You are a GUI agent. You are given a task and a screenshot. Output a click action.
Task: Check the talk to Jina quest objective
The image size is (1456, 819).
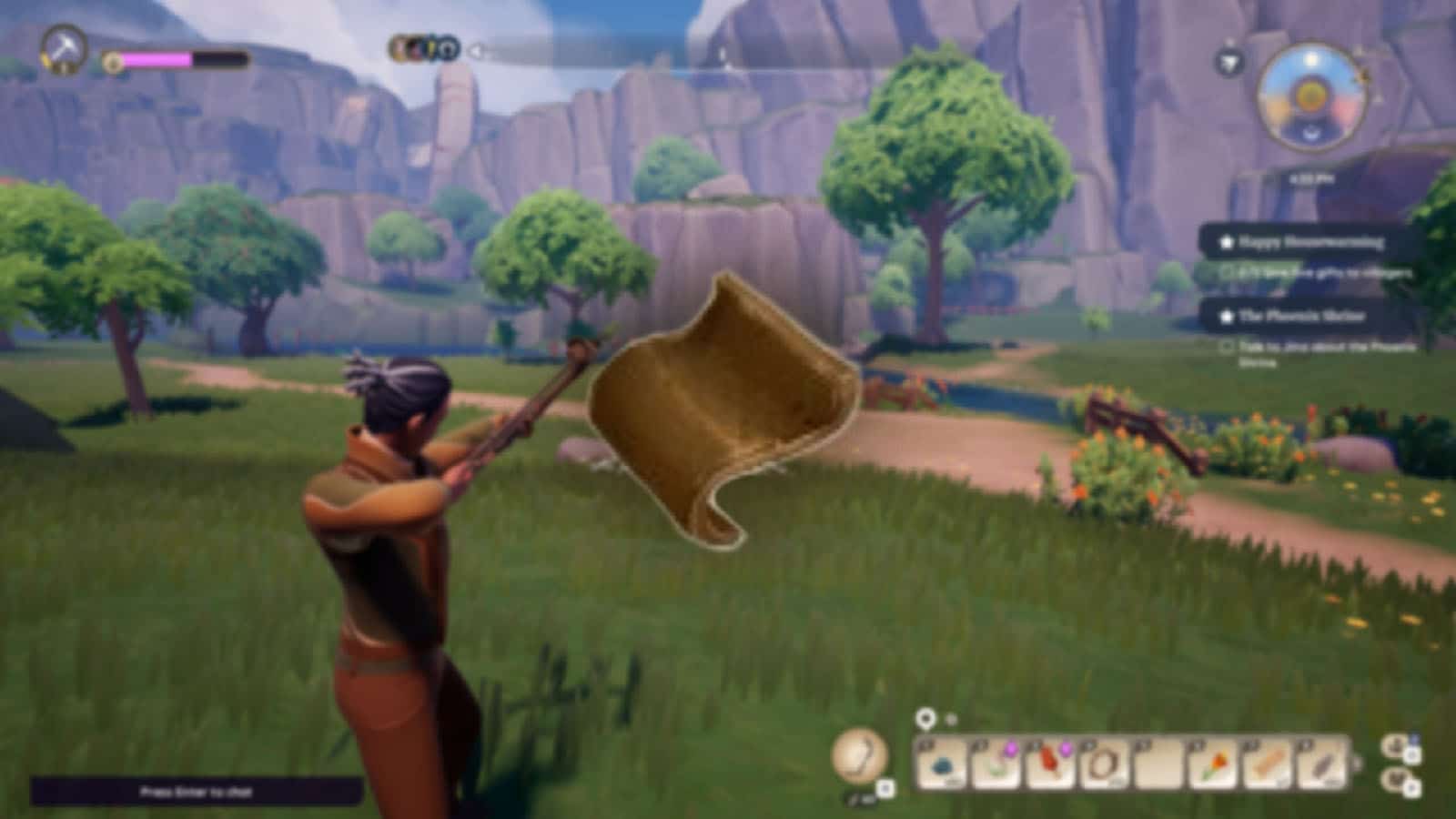1225,347
